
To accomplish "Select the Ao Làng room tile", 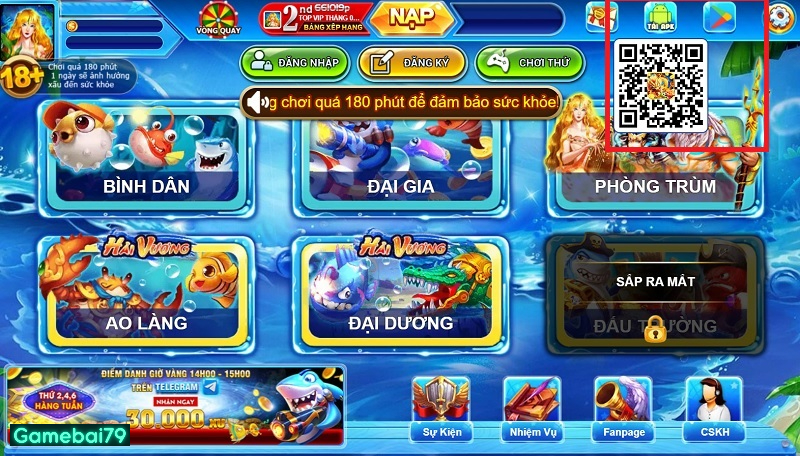I will [x=146, y=290].
